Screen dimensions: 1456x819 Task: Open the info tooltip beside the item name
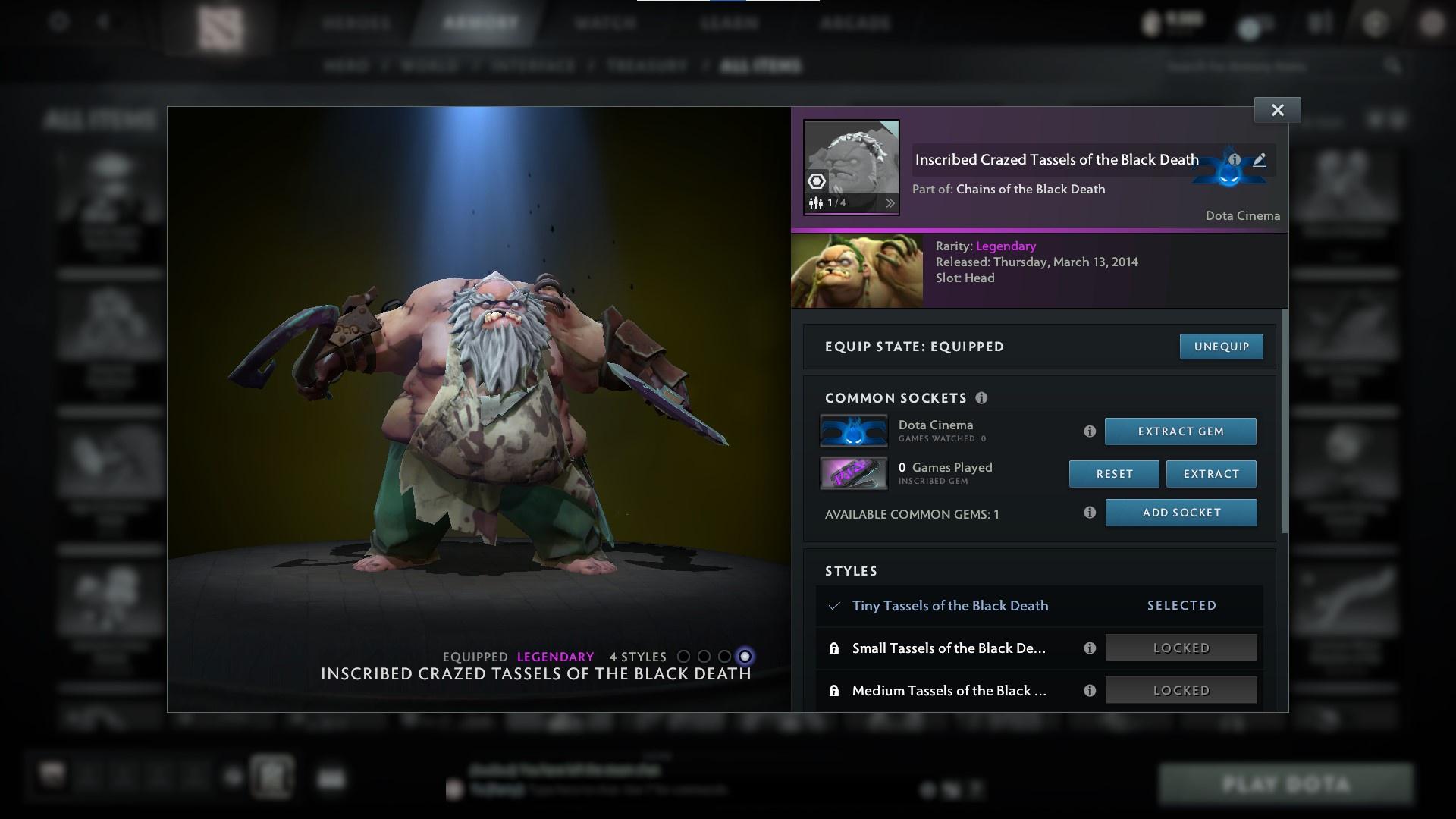click(1236, 160)
